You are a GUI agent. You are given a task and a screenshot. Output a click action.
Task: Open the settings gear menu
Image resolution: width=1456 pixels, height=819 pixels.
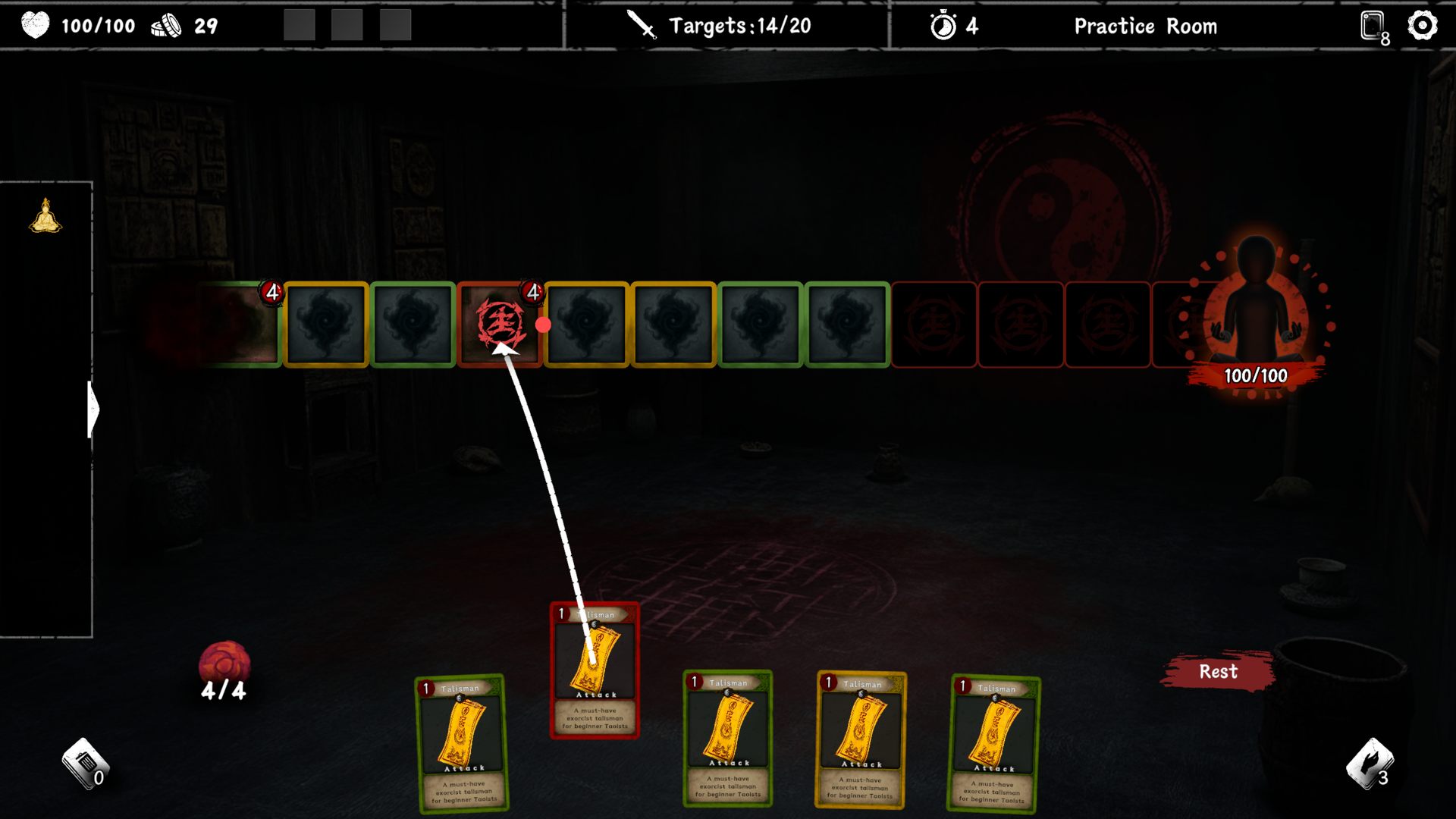coord(1422,26)
